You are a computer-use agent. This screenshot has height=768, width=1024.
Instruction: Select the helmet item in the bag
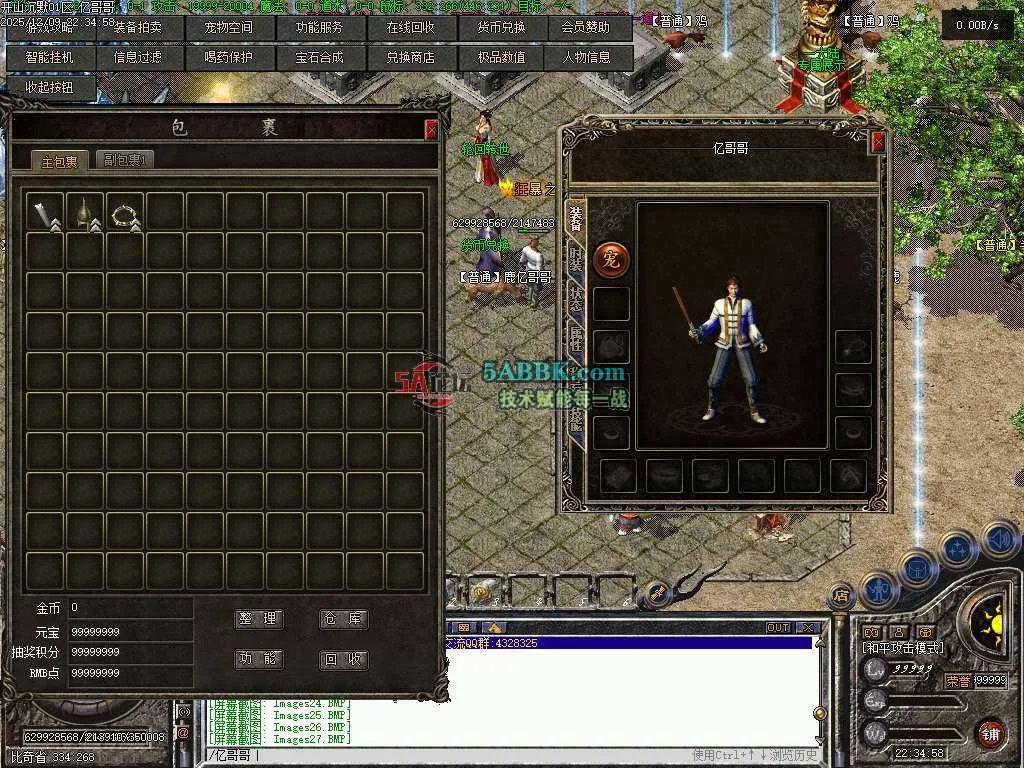tap(85, 213)
